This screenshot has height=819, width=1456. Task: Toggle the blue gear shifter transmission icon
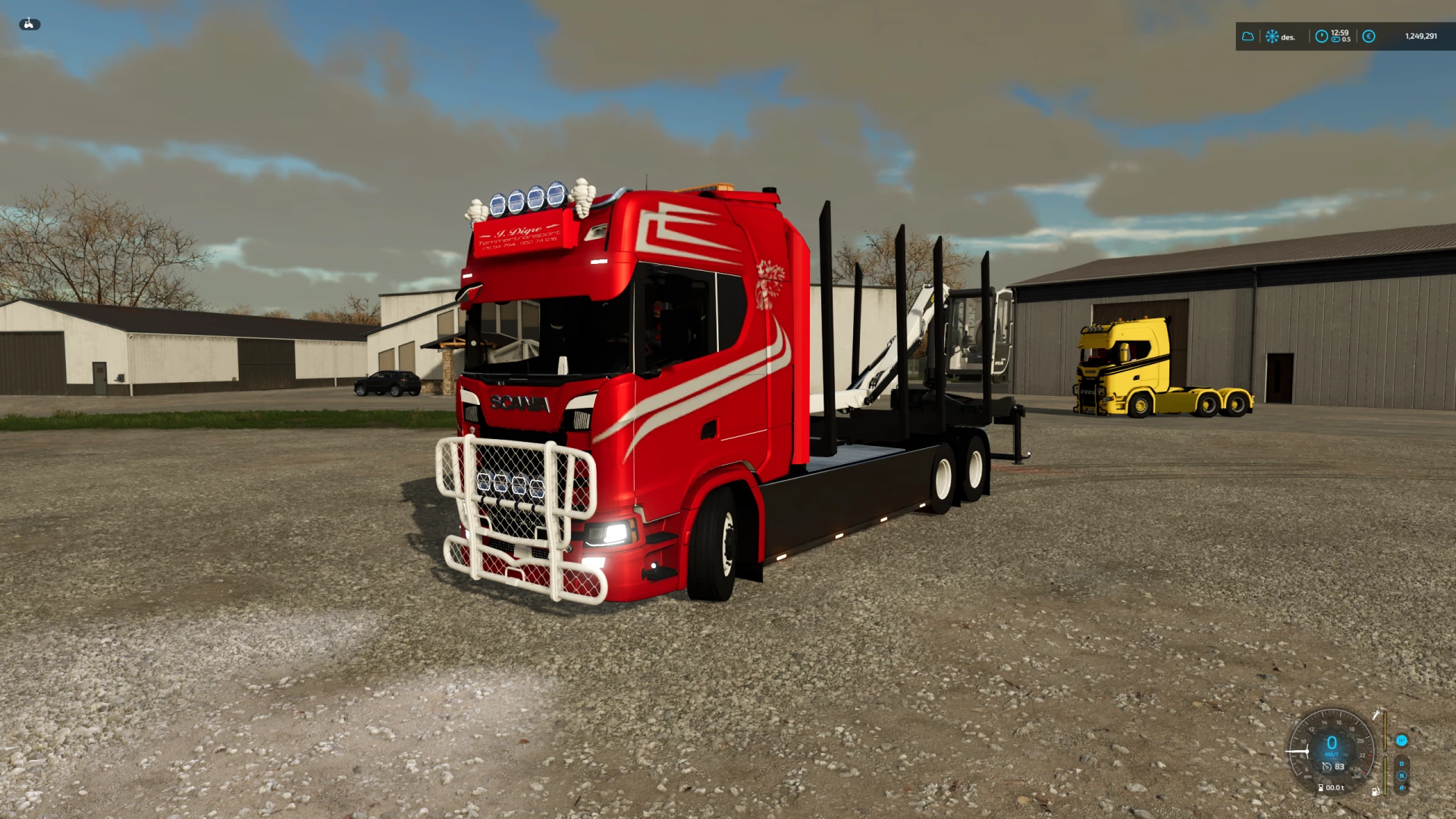(1401, 741)
